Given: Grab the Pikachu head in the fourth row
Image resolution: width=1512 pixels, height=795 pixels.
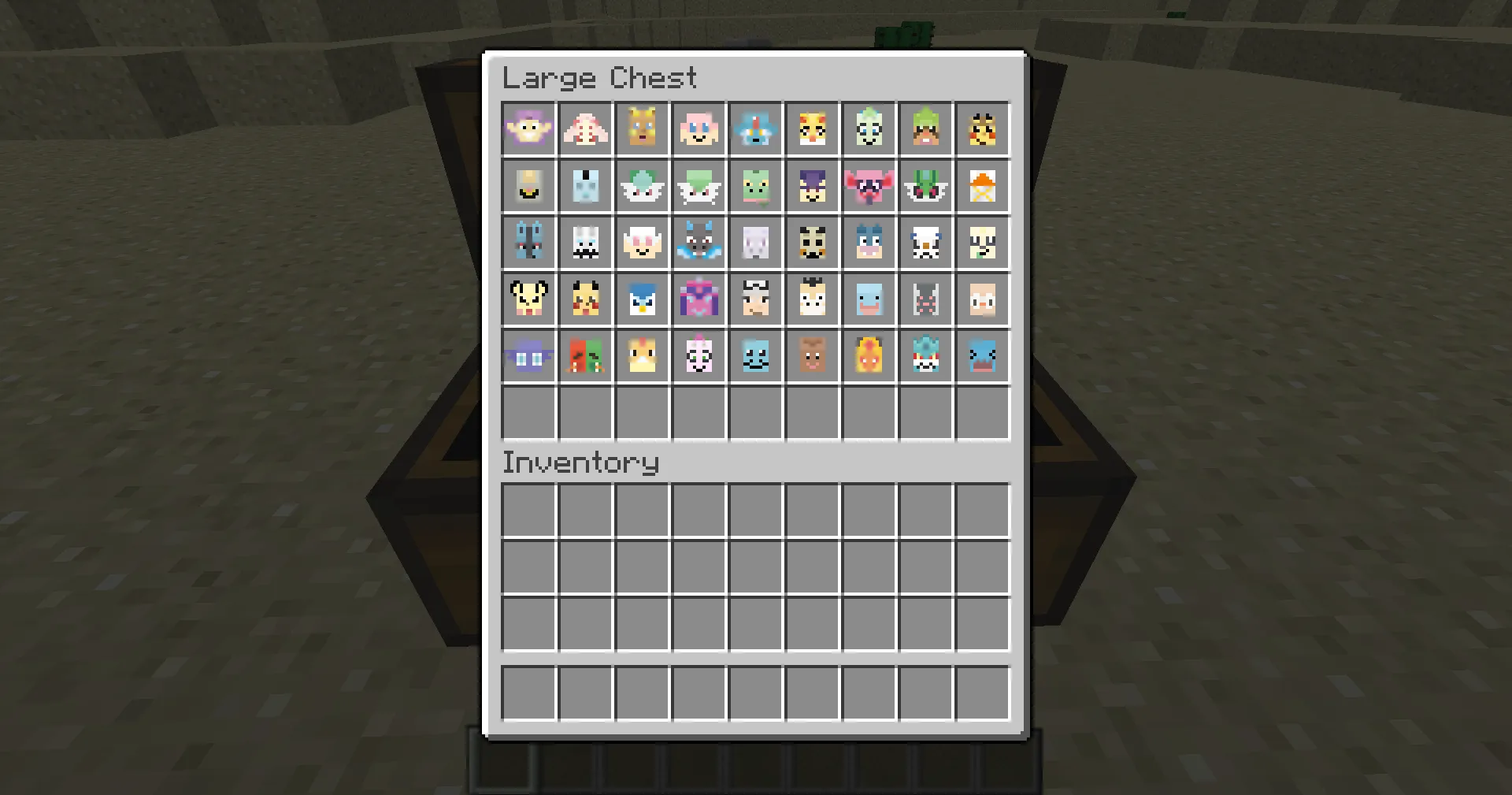Looking at the screenshot, I should [x=585, y=299].
